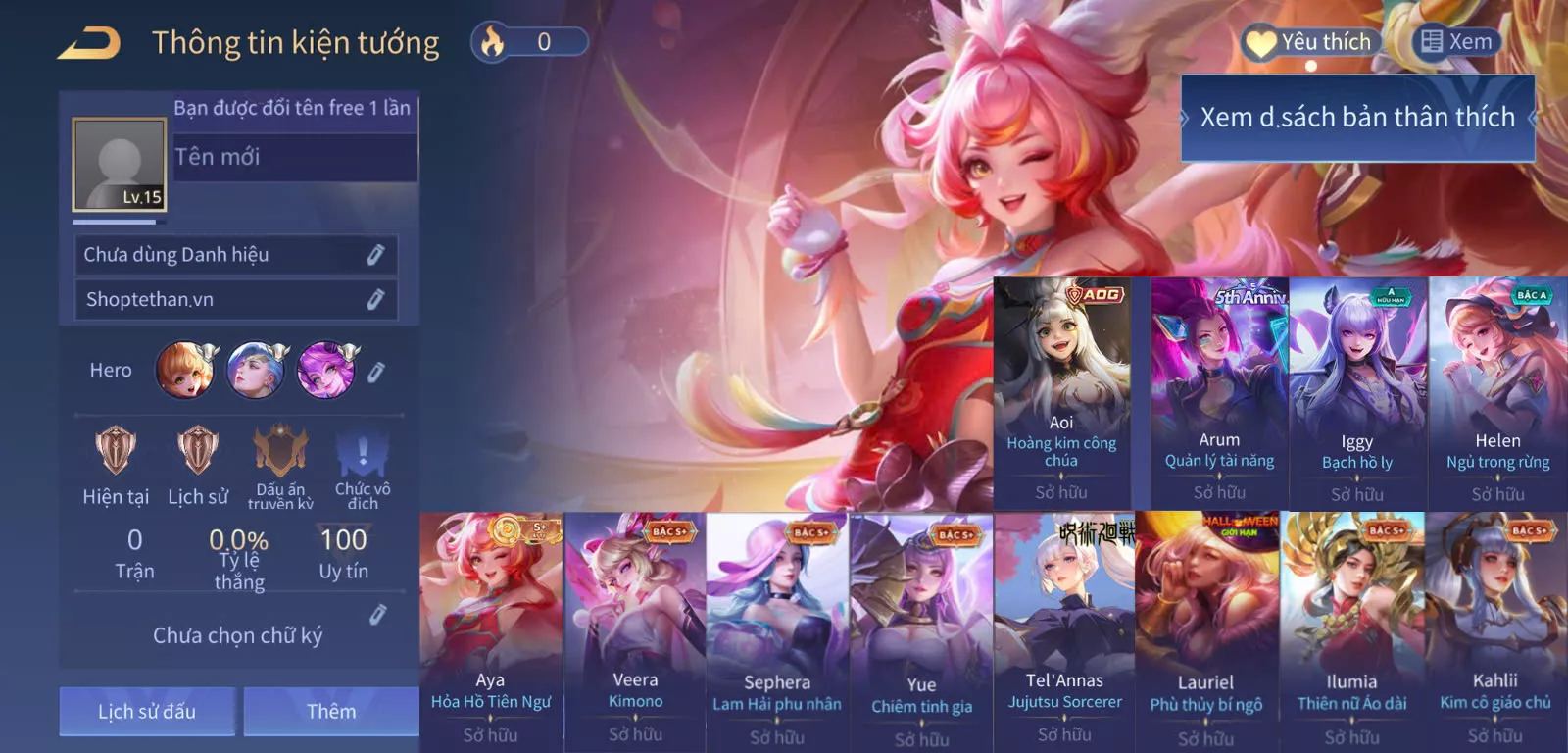Open Lịch sử đấu match history
This screenshot has width=1568, height=753.
[x=147, y=711]
